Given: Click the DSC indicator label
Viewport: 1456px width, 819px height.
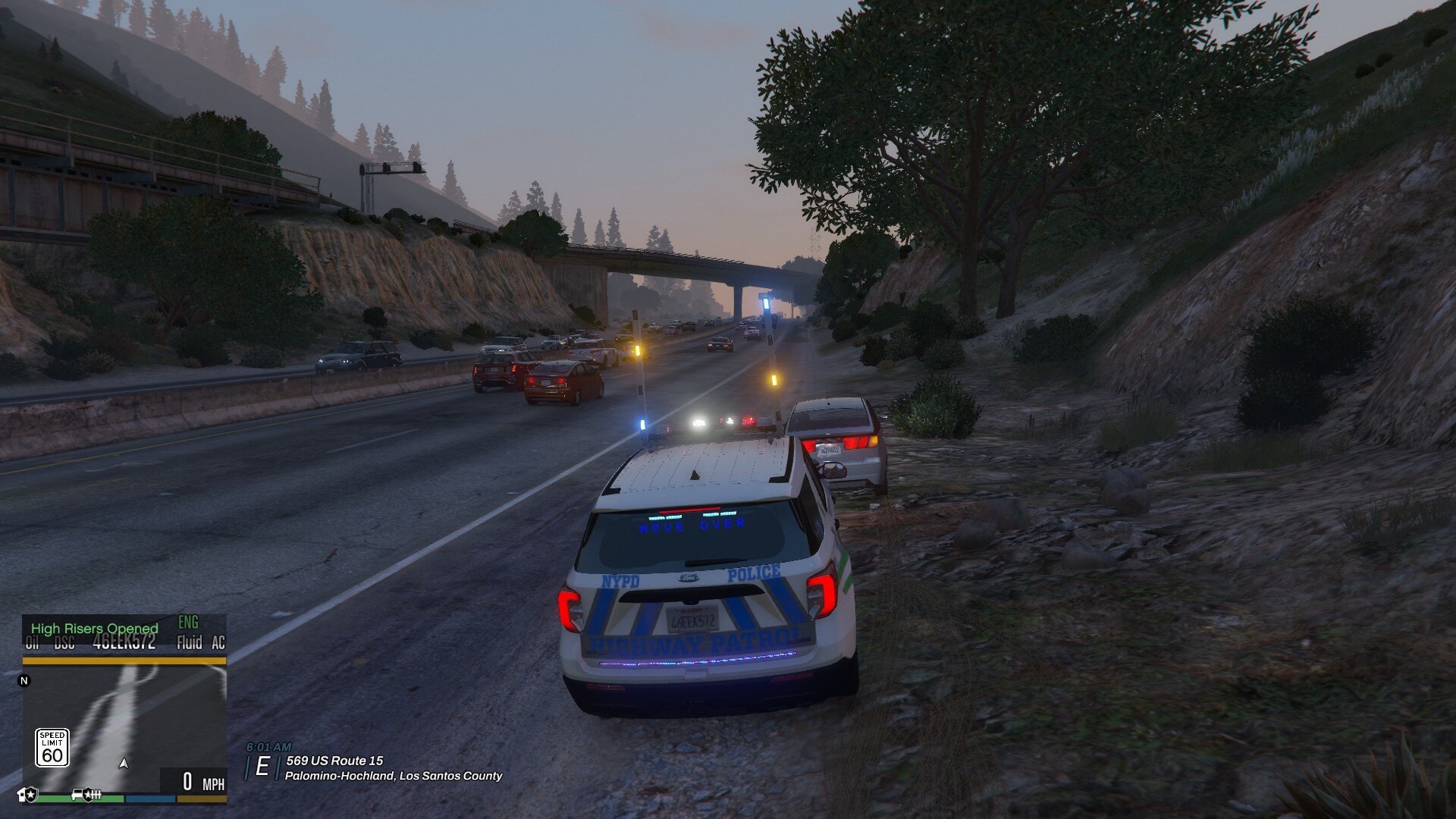Looking at the screenshot, I should click(x=64, y=643).
